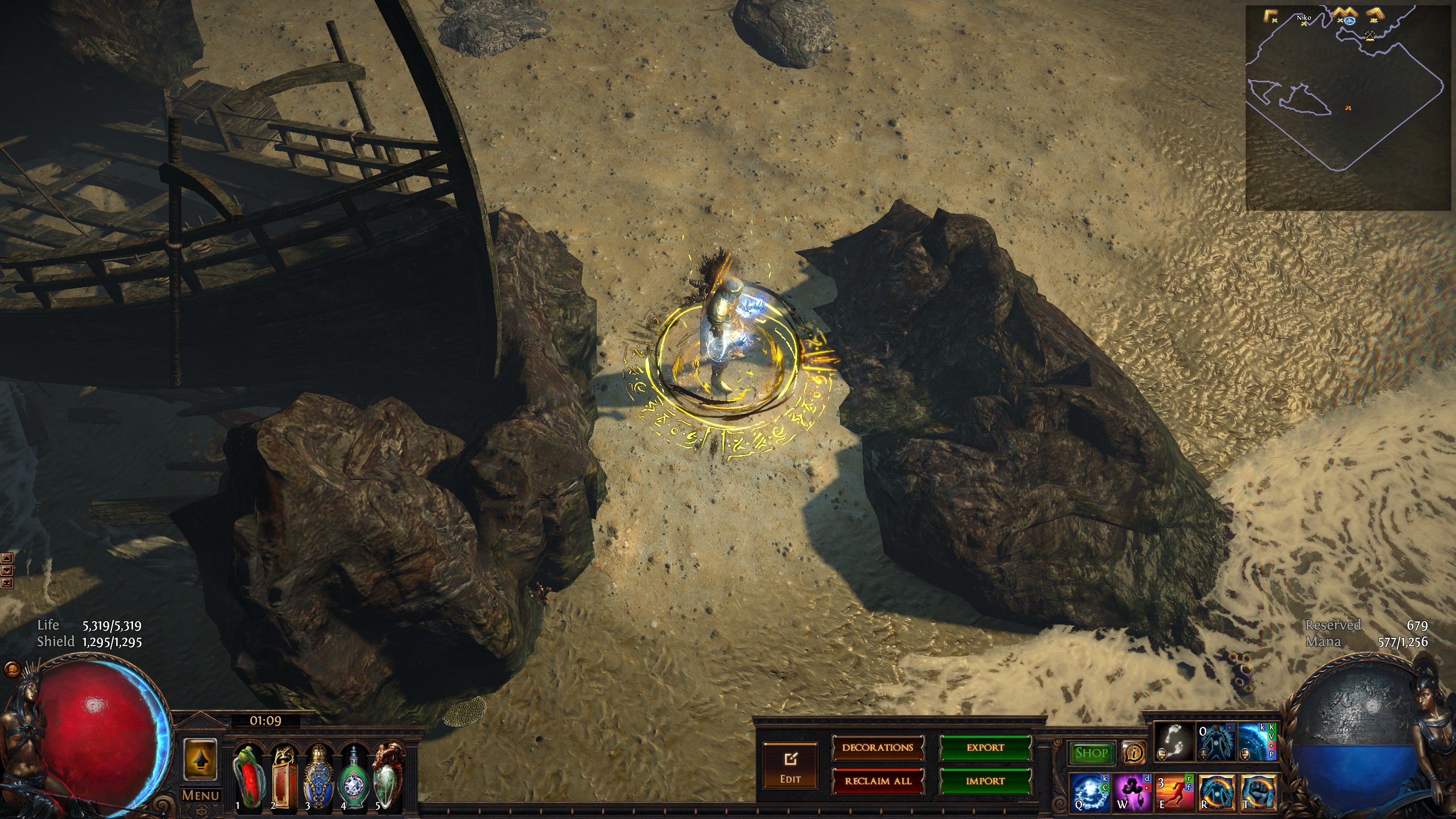
Task: Select the Menu button
Action: tap(200, 795)
